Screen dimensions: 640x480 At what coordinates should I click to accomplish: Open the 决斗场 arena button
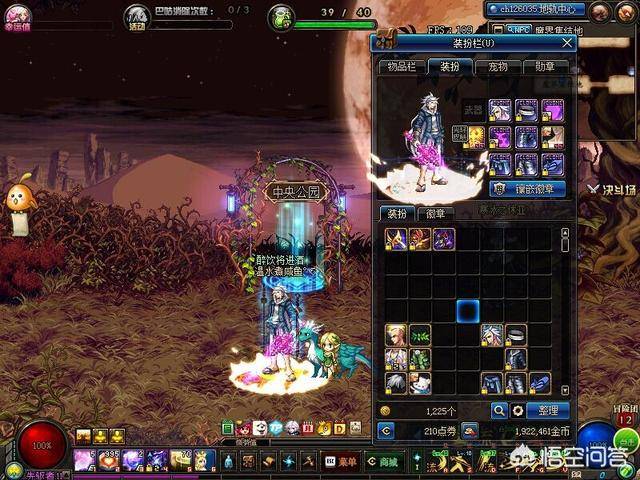tap(607, 186)
